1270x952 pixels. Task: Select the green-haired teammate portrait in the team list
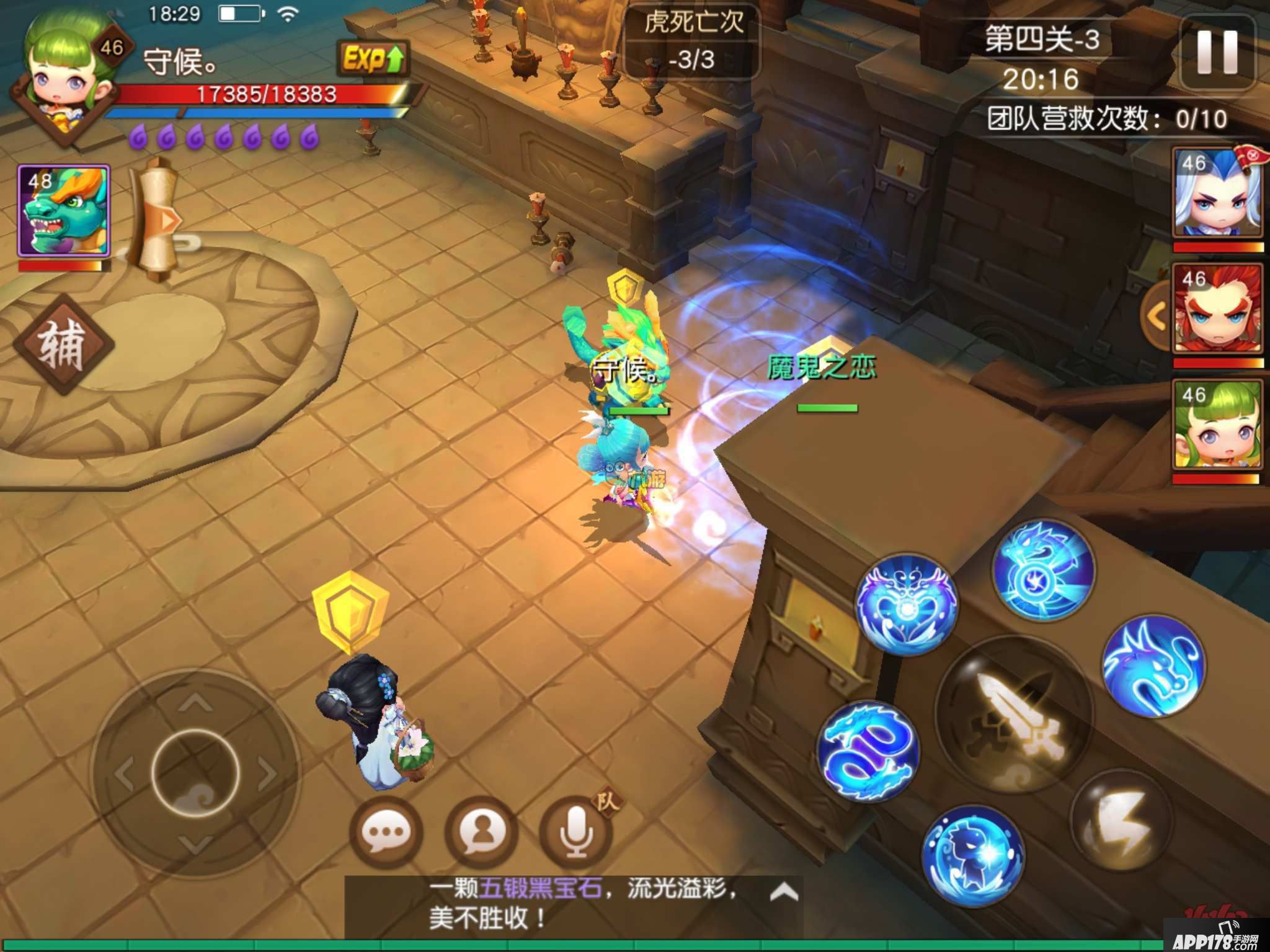coord(1217,425)
